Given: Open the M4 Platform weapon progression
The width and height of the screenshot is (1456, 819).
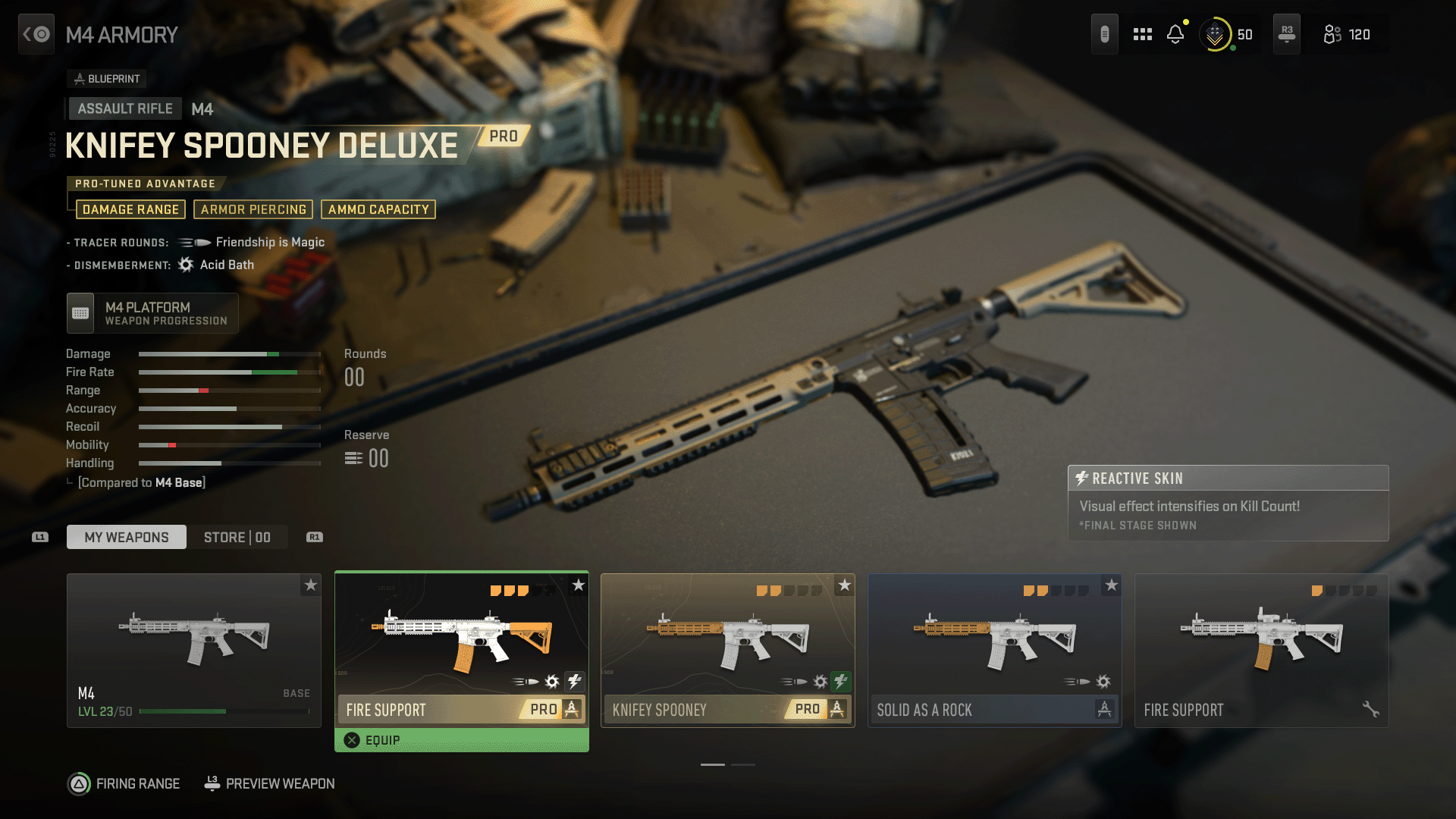Looking at the screenshot, I should pyautogui.click(x=152, y=313).
